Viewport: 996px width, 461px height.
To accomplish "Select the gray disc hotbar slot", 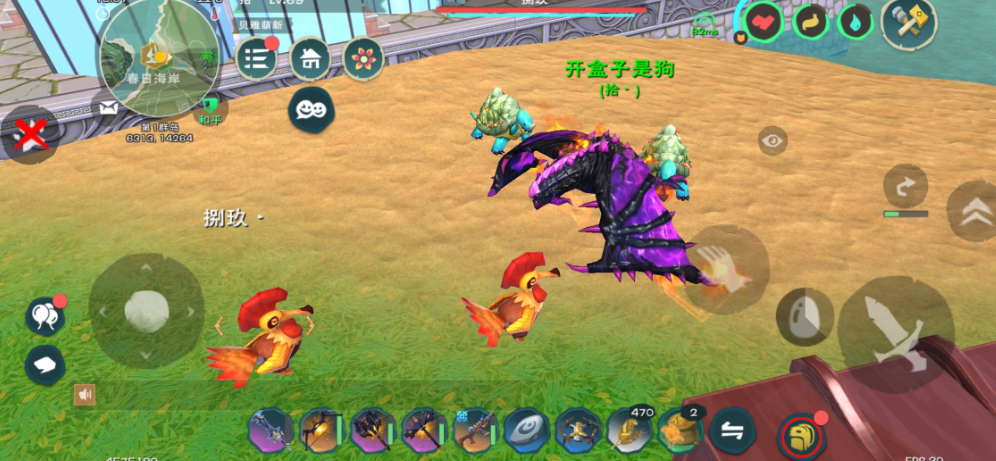I will (527, 432).
